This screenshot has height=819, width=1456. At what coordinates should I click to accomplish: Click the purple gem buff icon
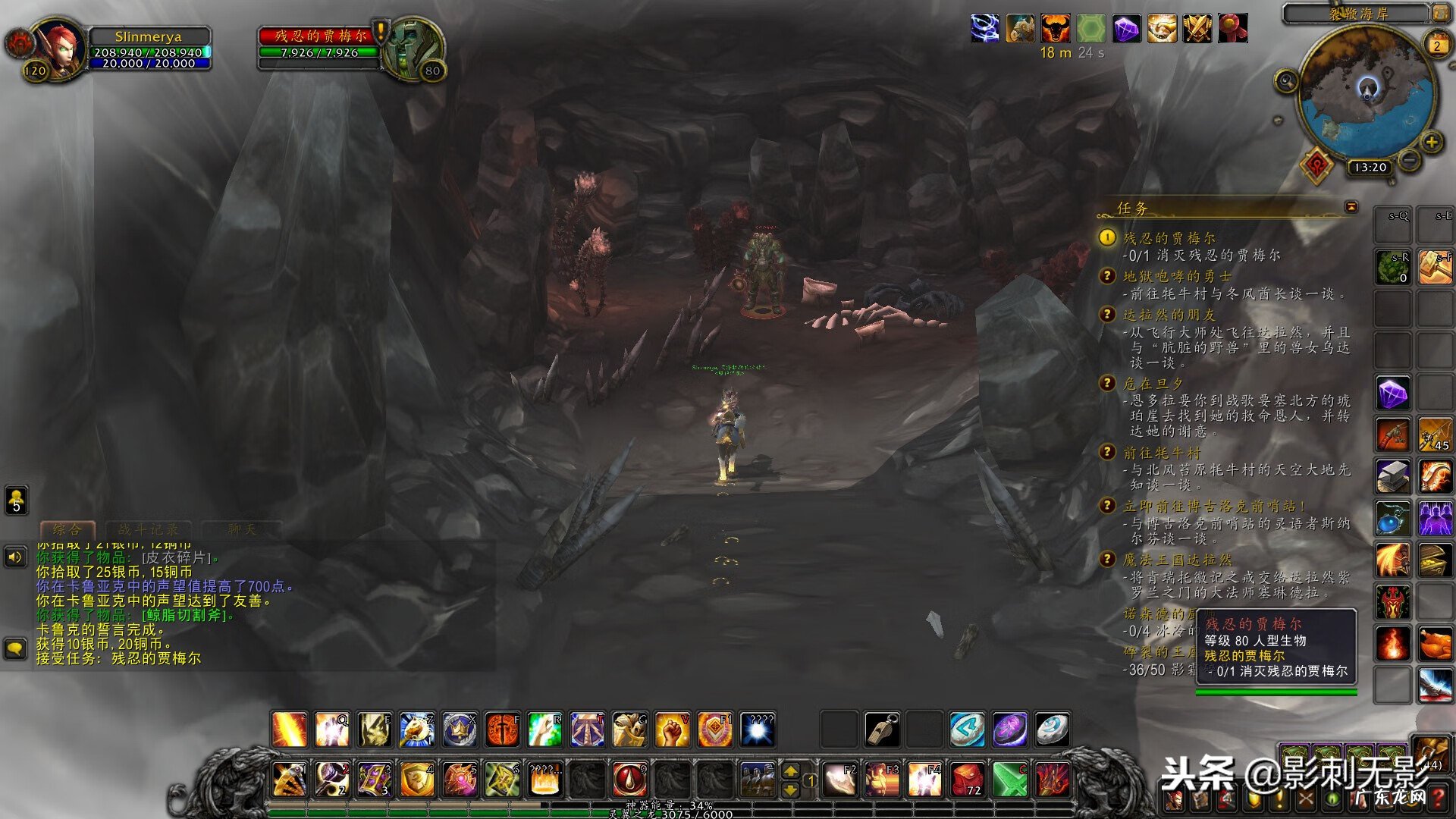click(1126, 29)
